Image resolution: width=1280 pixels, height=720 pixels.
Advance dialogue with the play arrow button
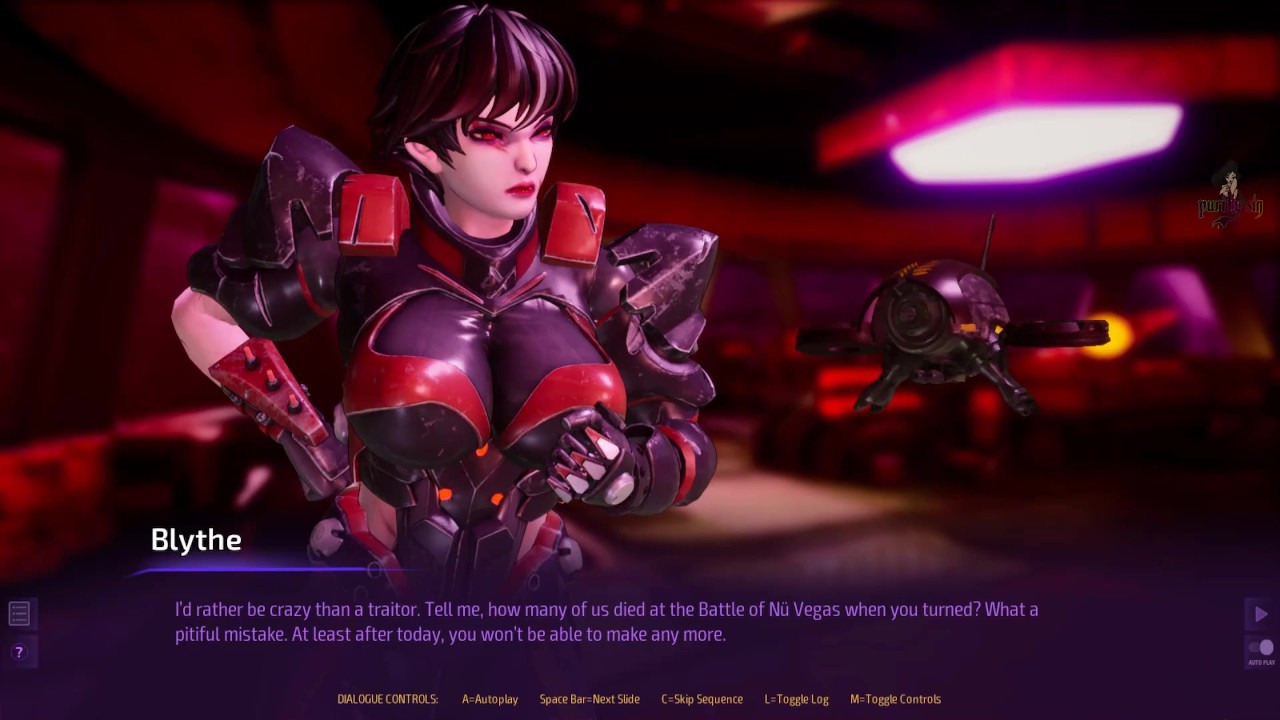tap(1260, 614)
